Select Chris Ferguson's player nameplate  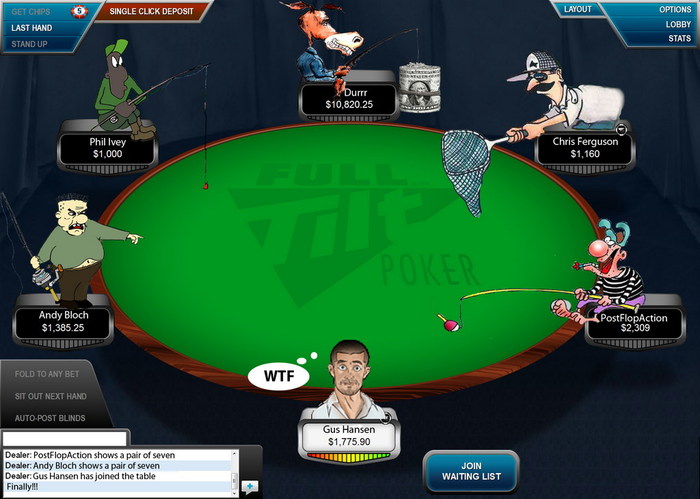click(585, 148)
